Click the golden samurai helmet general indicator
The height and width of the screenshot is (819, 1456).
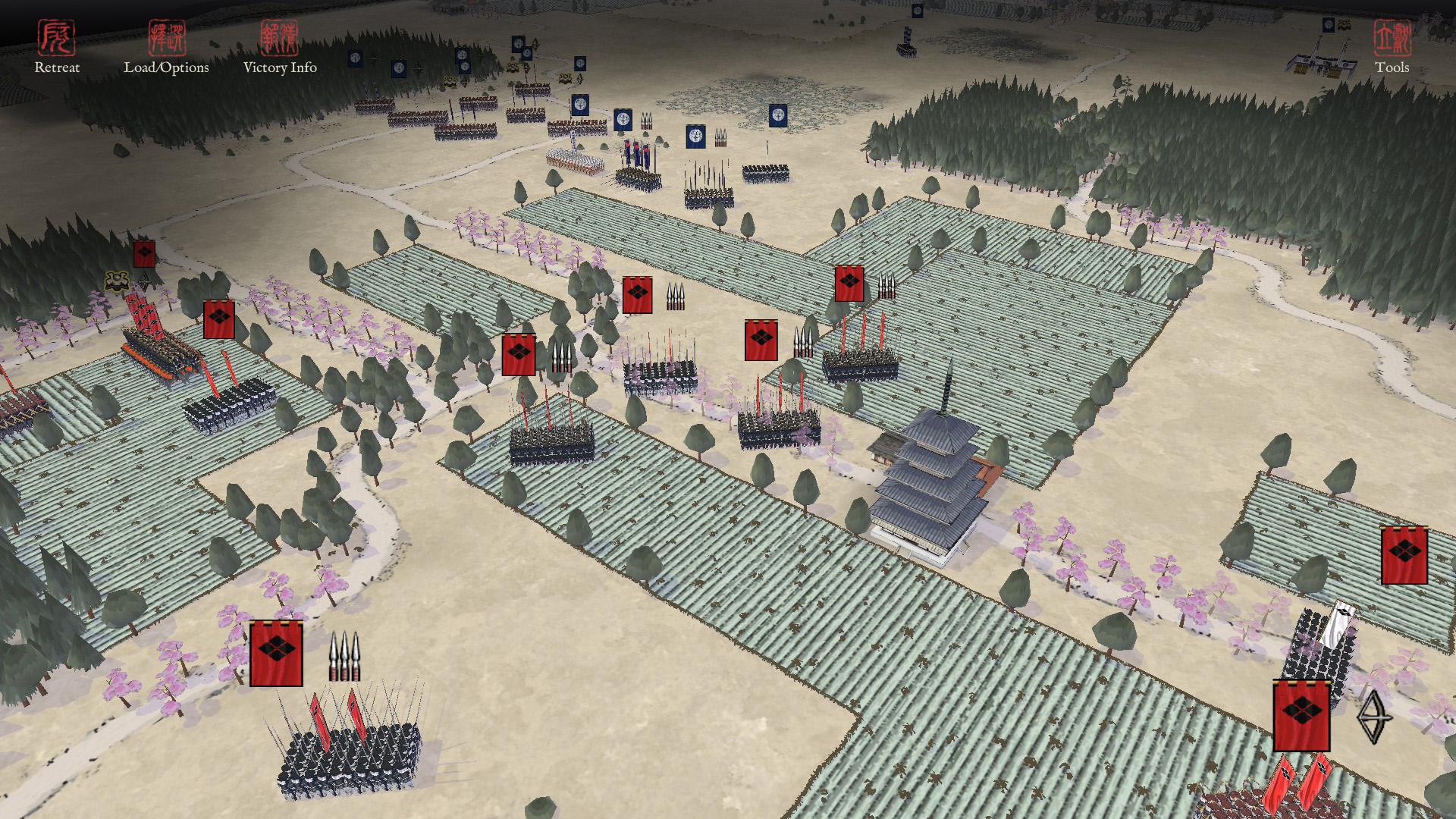117,281
